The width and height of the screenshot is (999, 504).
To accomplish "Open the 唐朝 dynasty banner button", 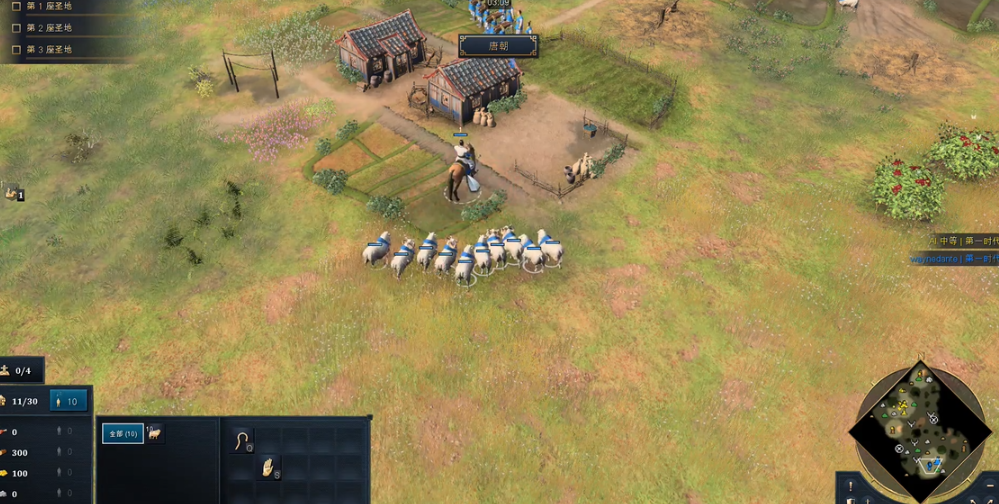I will coord(498,45).
